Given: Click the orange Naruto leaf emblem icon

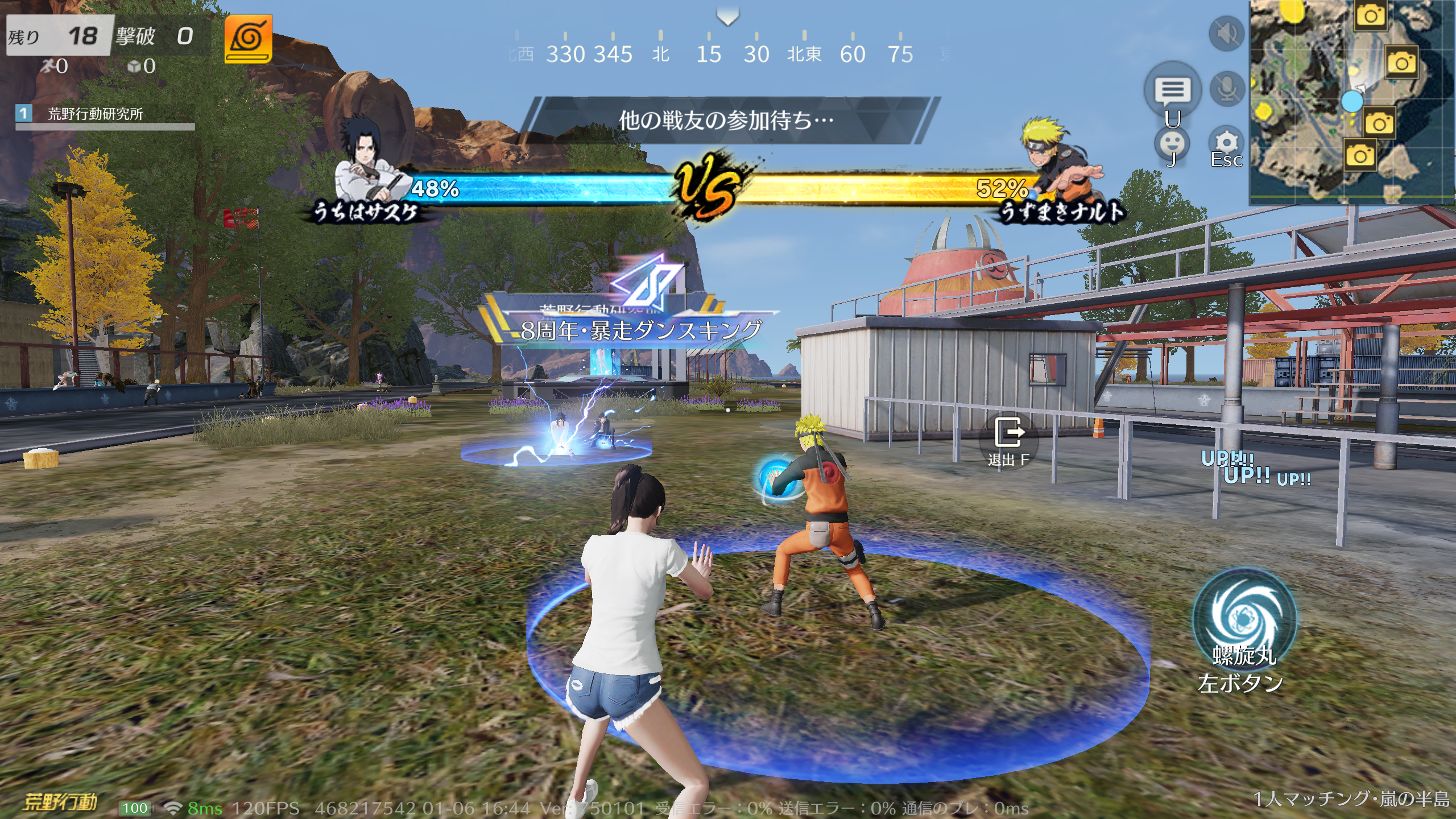Looking at the screenshot, I should 248,39.
